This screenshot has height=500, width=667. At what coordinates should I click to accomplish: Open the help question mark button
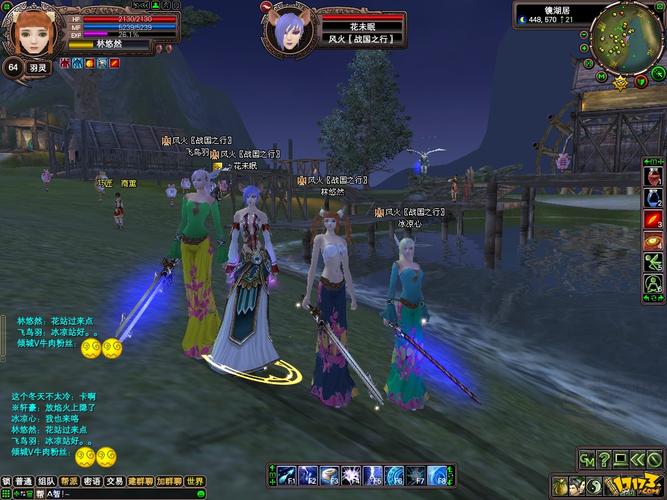pyautogui.click(x=603, y=459)
